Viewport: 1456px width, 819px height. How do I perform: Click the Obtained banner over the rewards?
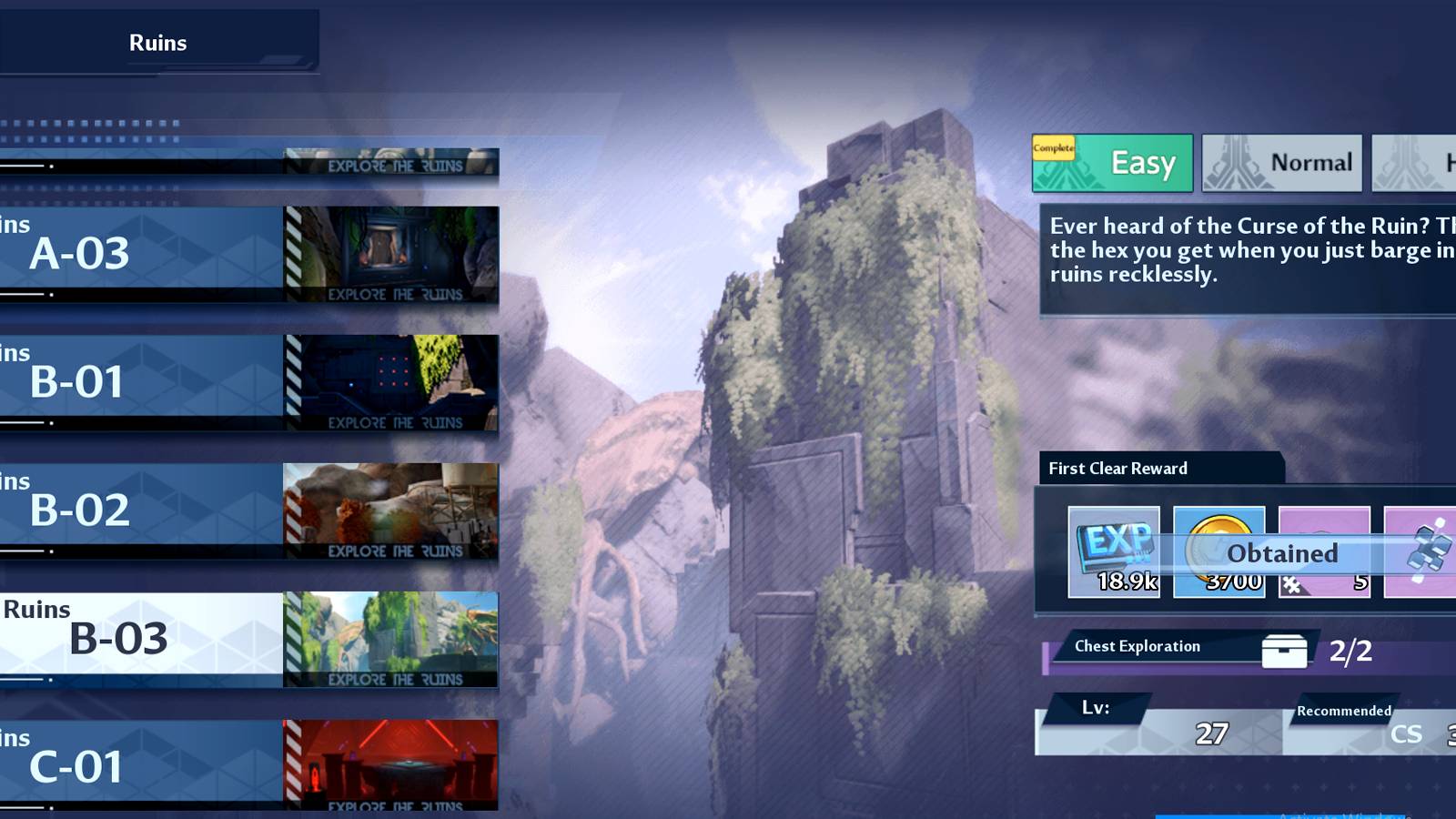[1281, 553]
